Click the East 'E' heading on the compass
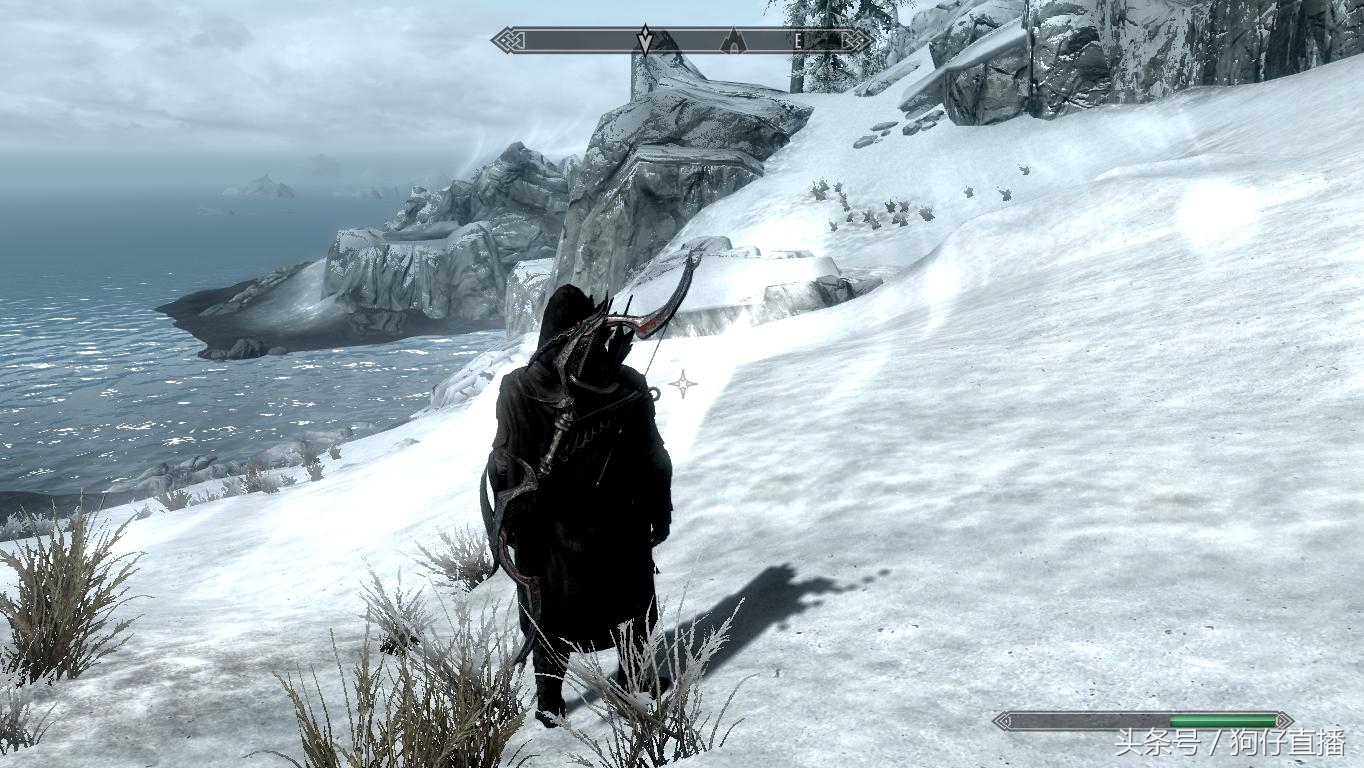This screenshot has height=768, width=1364. (x=798, y=41)
